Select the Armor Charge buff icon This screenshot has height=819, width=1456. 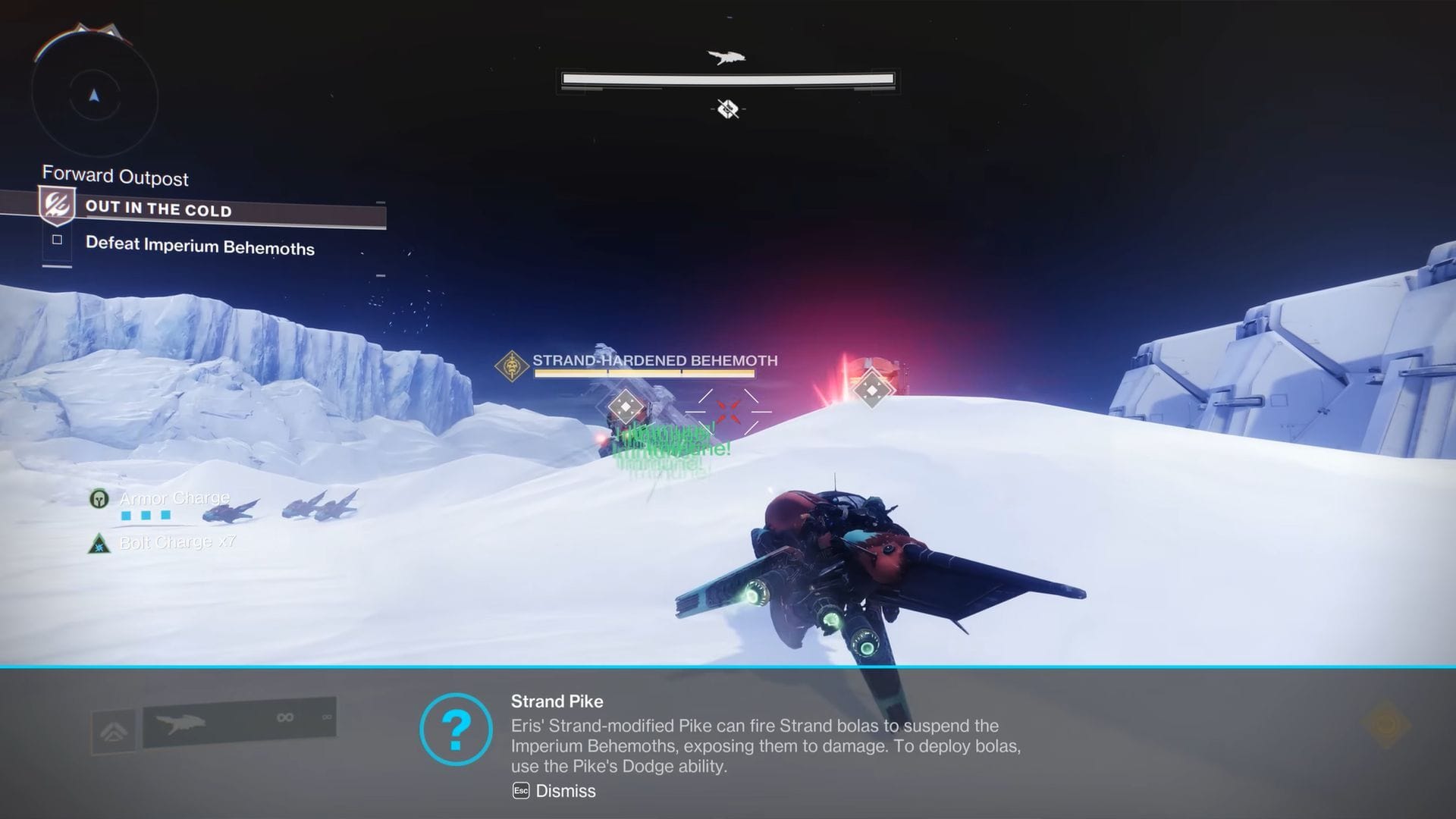(x=99, y=500)
